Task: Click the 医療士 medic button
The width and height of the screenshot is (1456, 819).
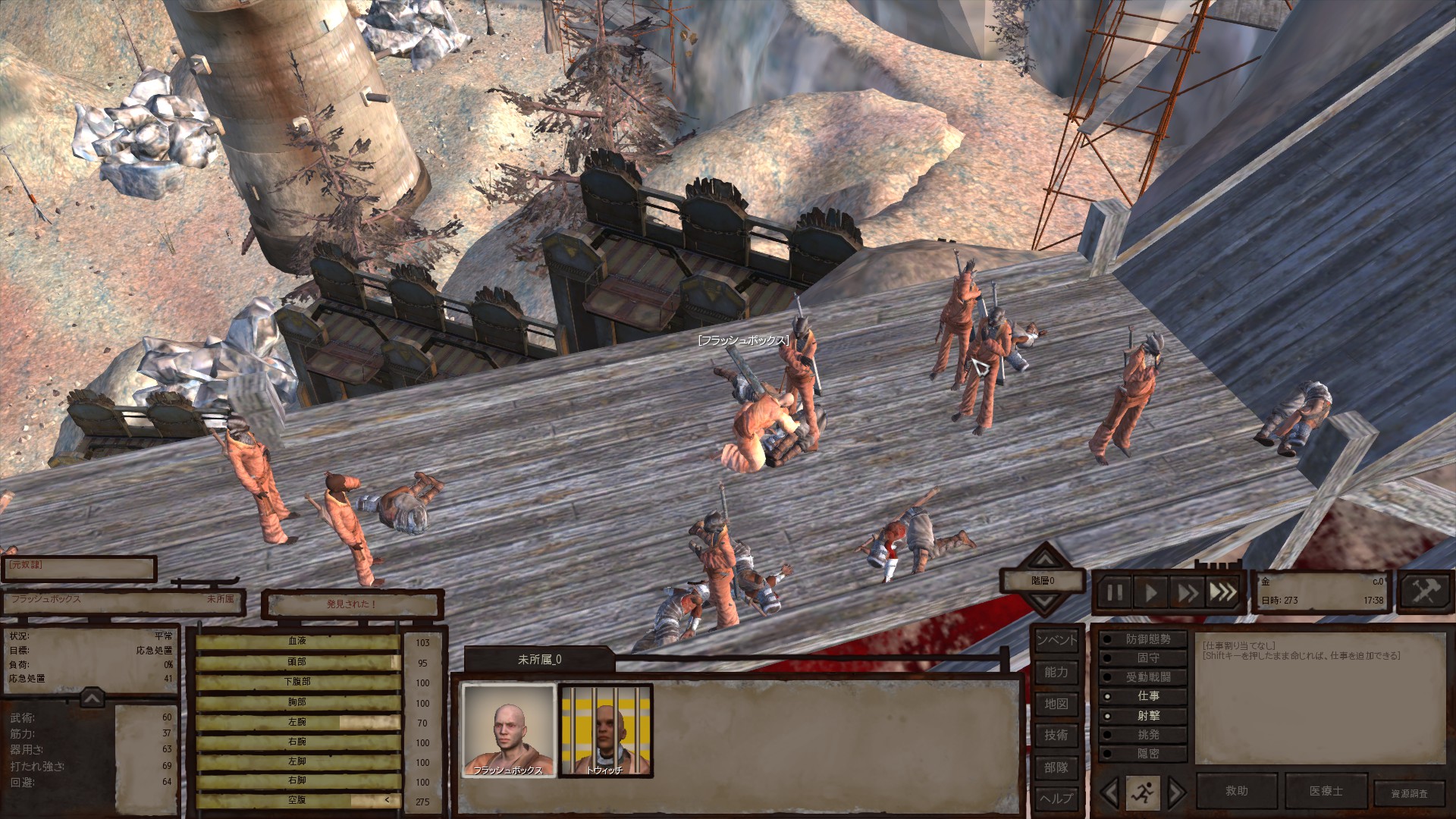Action: pos(1326,791)
